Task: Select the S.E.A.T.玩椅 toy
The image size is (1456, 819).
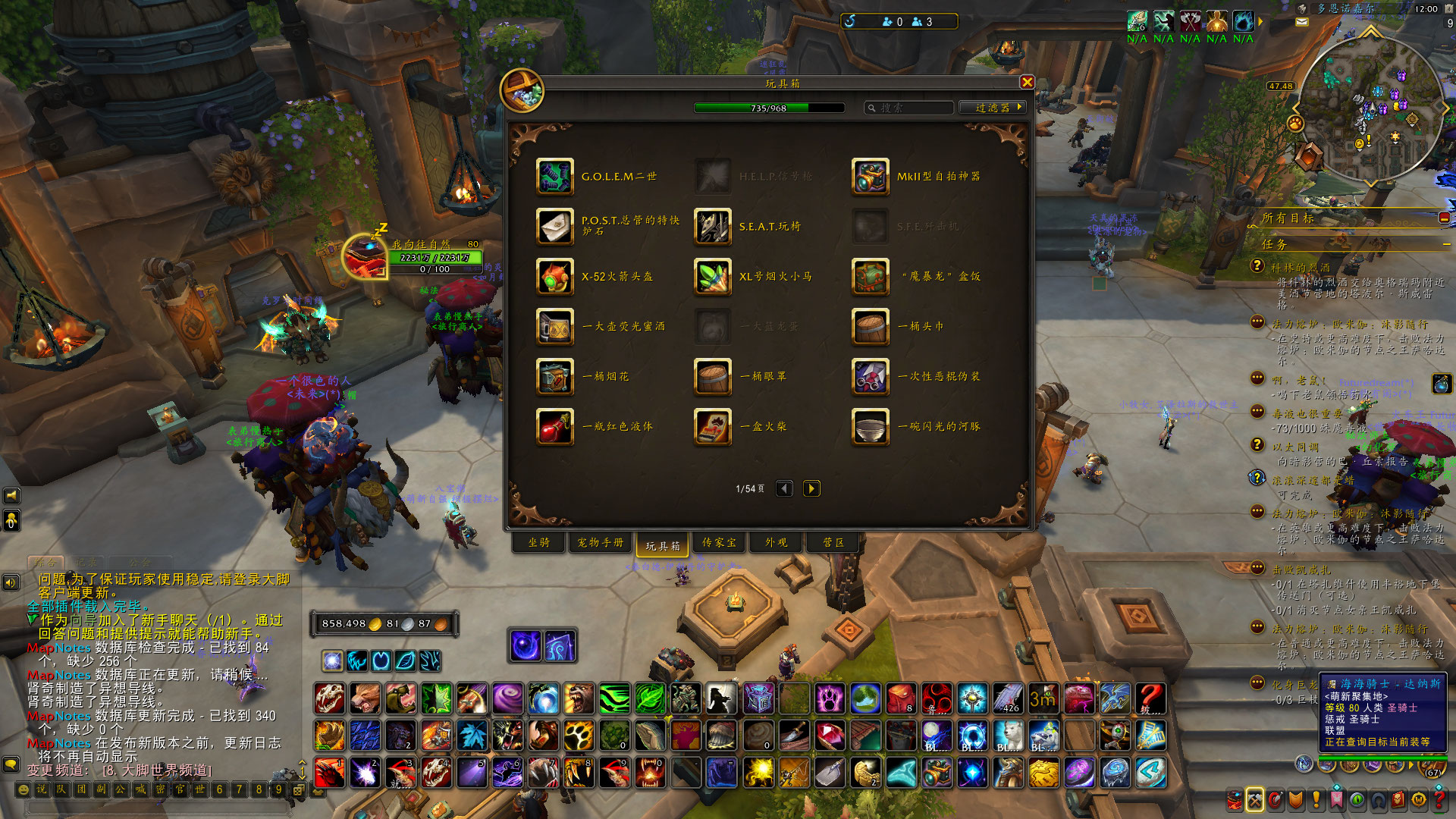Action: coord(713,226)
